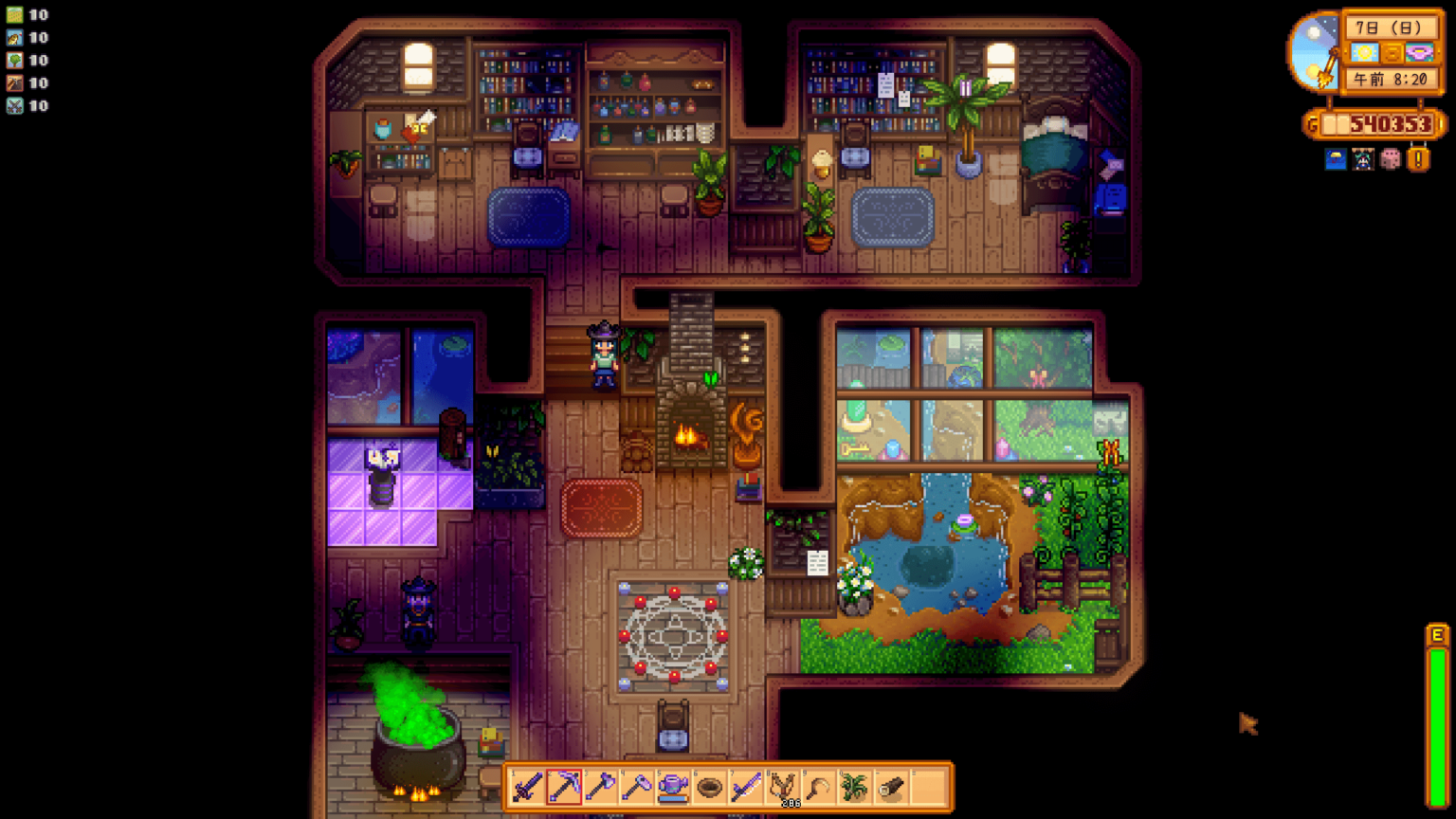Click the blue buff icon below the gold counter
This screenshot has height=819, width=1456.
(x=1336, y=159)
